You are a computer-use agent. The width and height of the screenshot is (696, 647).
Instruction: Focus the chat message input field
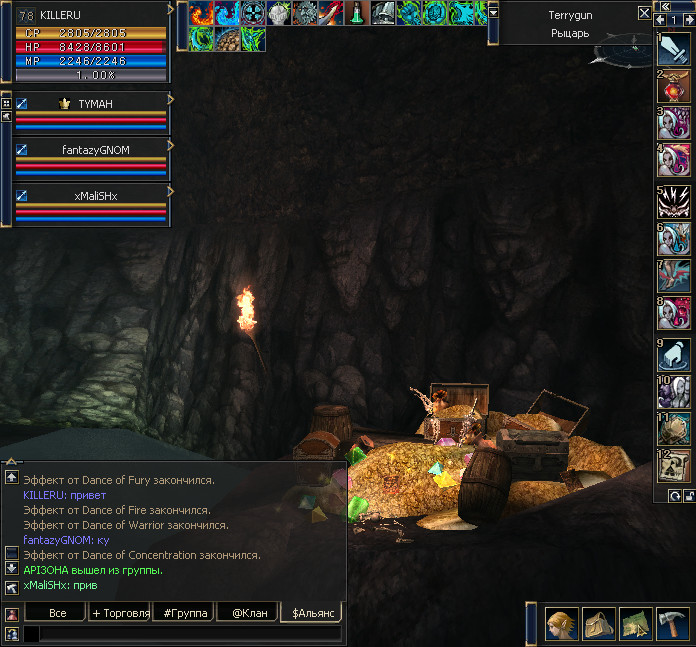point(185,633)
